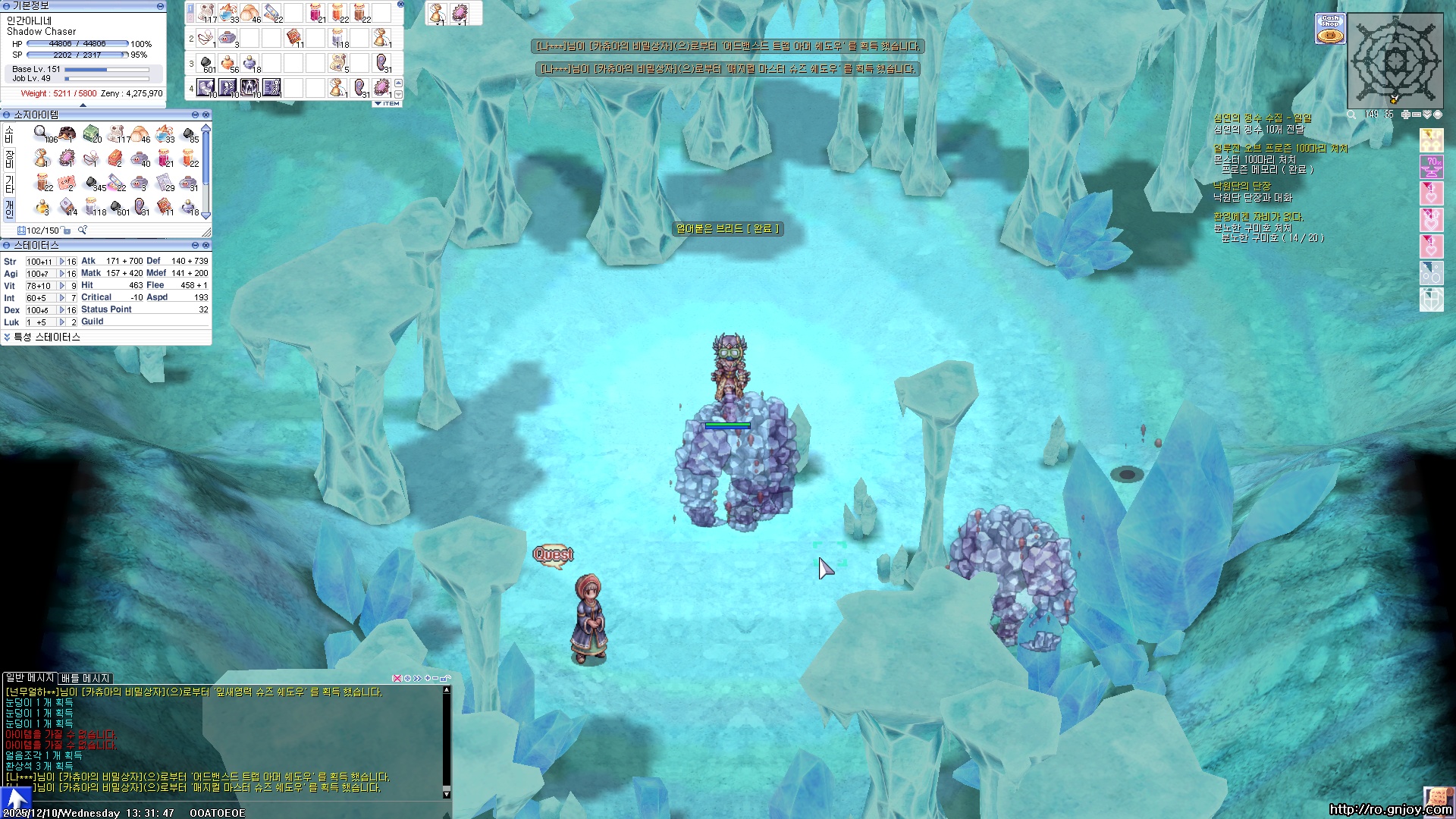Expand the 특성 스테이터스 section
The height and width of the screenshot is (819, 1456).
(8, 337)
